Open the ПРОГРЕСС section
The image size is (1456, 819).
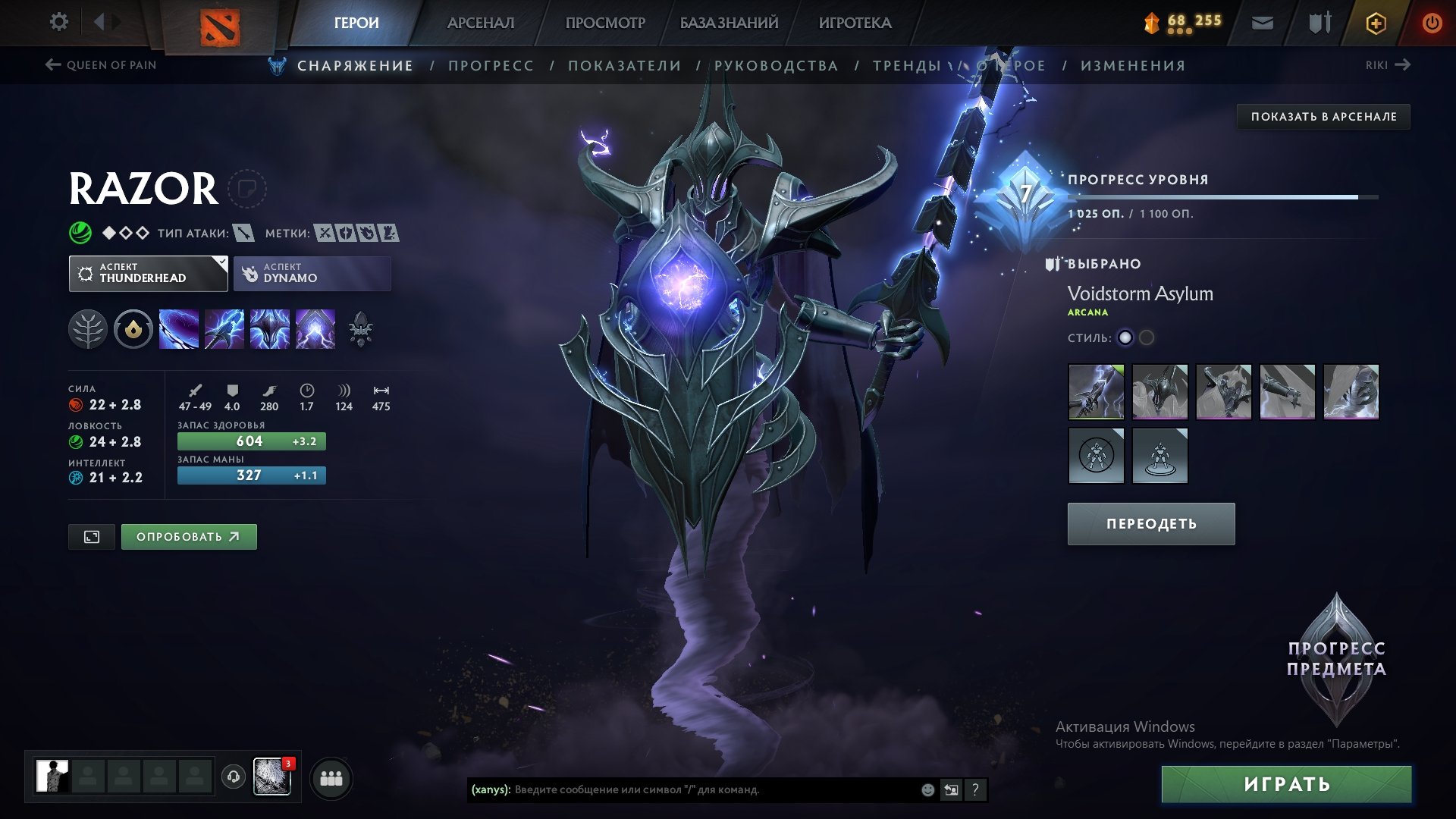[x=491, y=65]
